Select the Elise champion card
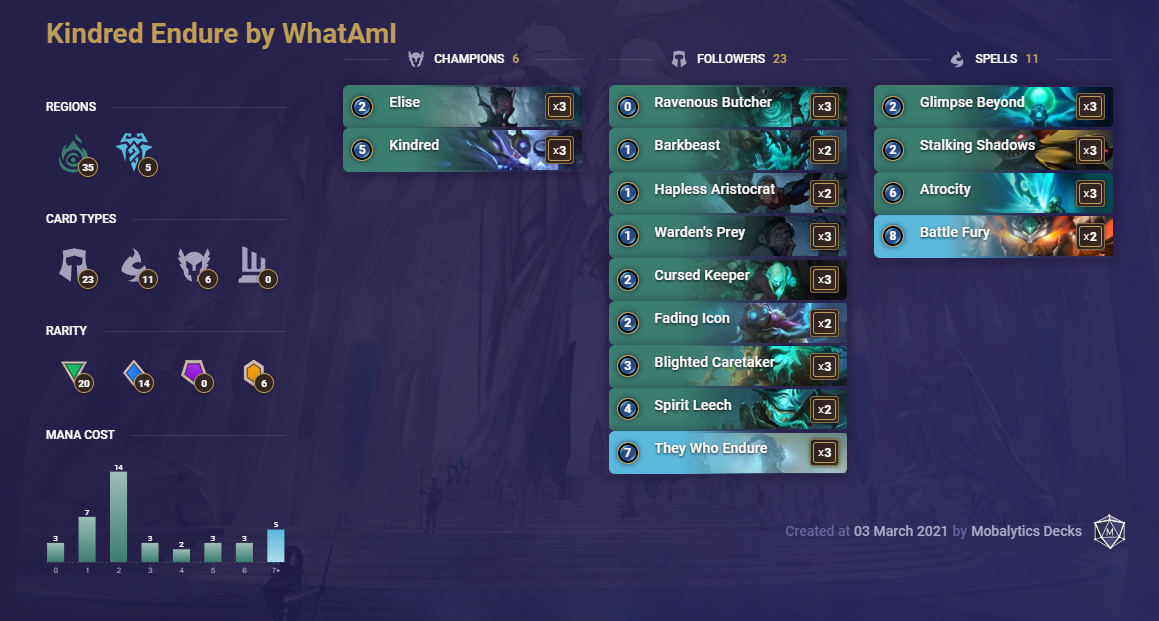The height and width of the screenshot is (621, 1159). (461, 106)
